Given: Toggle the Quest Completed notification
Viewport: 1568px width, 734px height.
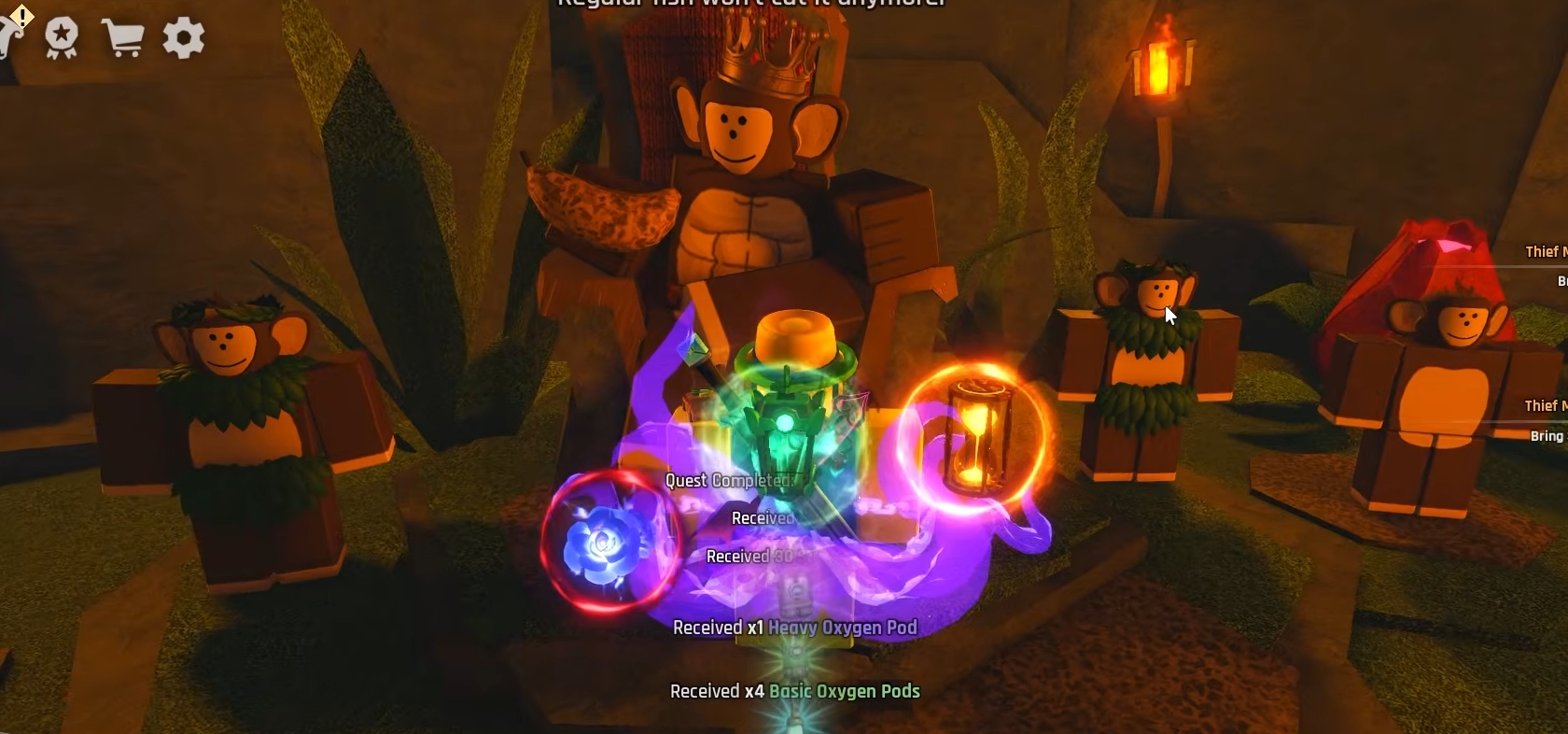Looking at the screenshot, I should coord(727,481).
